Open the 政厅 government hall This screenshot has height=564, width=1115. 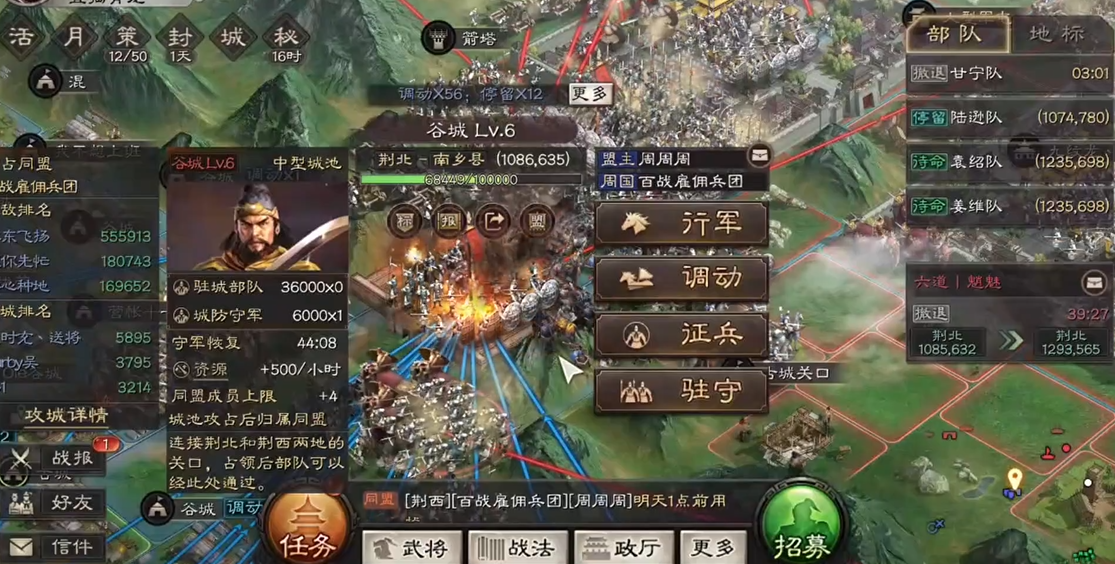621,548
